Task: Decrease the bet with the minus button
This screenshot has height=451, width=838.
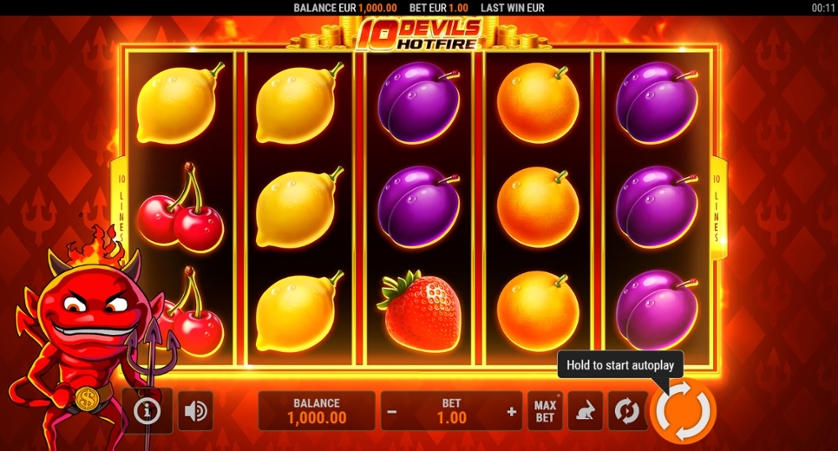Action: [x=393, y=411]
